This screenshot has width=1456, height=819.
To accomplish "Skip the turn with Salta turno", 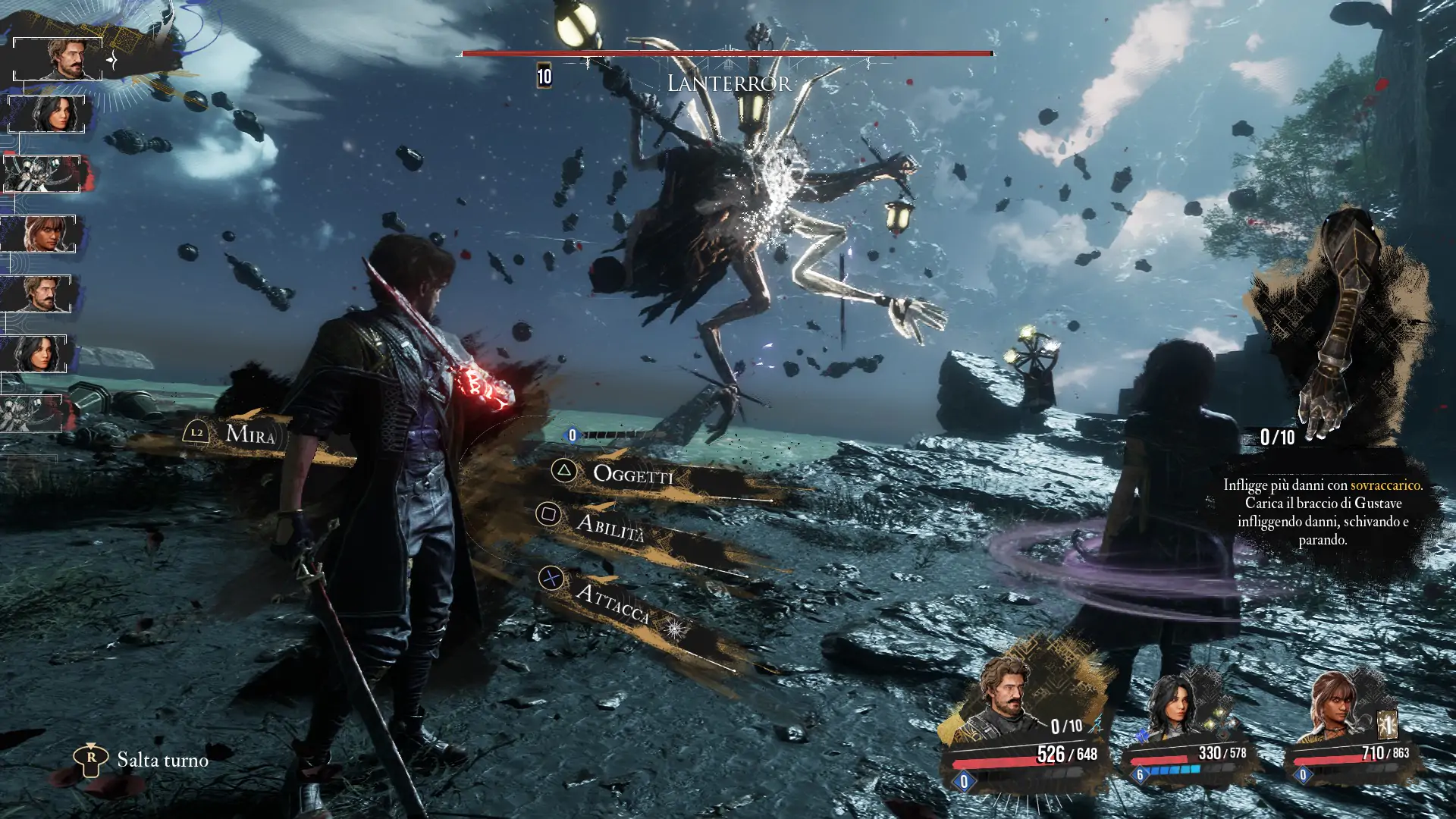I will (x=162, y=760).
